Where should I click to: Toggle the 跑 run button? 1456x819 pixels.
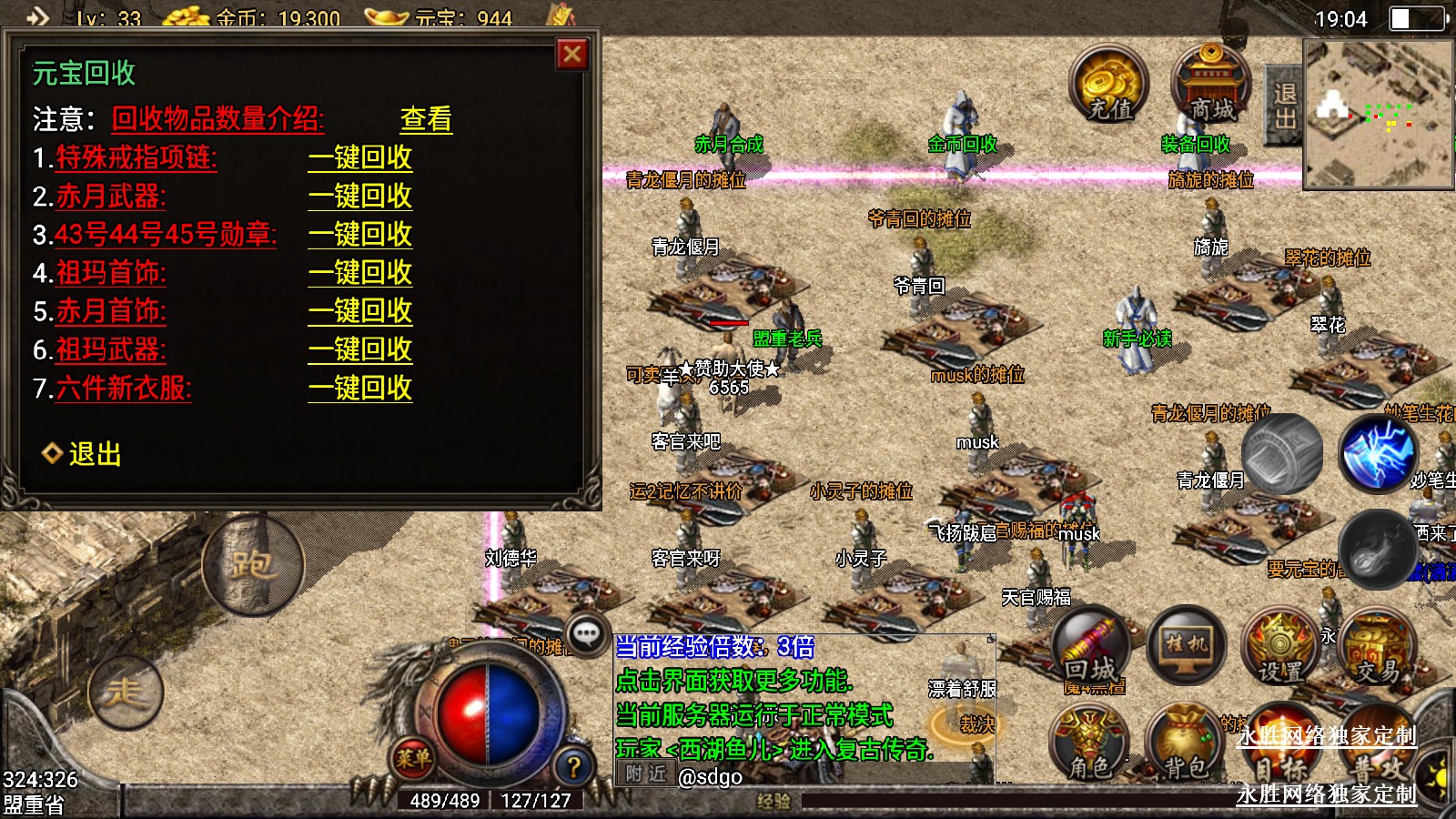[252, 565]
